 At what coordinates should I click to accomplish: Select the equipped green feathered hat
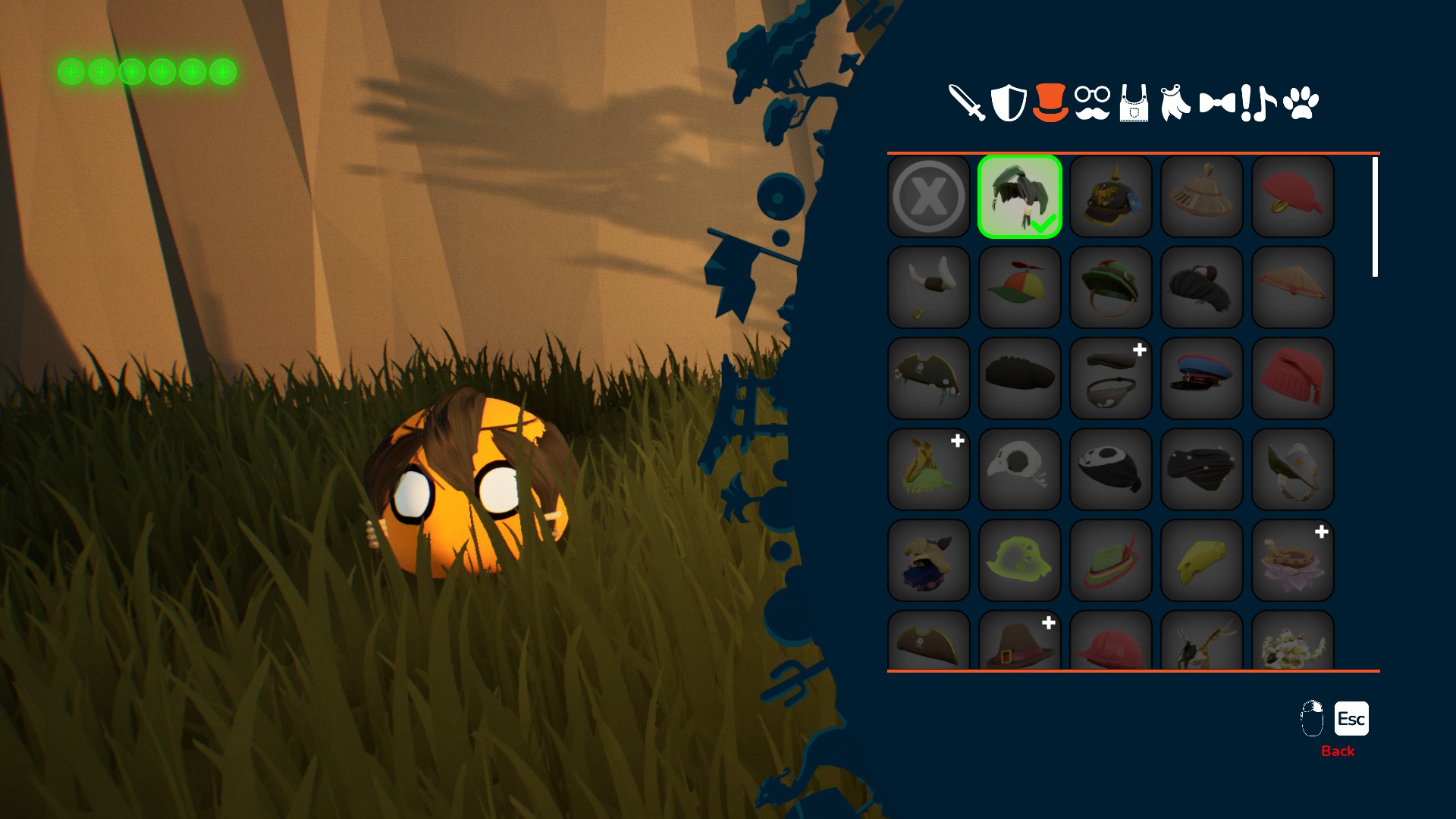click(1020, 197)
